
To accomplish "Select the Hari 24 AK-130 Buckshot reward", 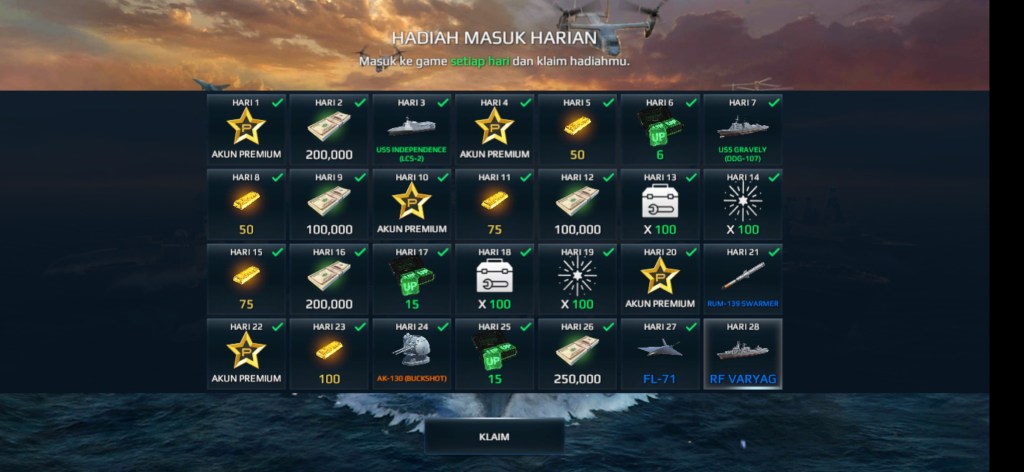I will pos(411,354).
